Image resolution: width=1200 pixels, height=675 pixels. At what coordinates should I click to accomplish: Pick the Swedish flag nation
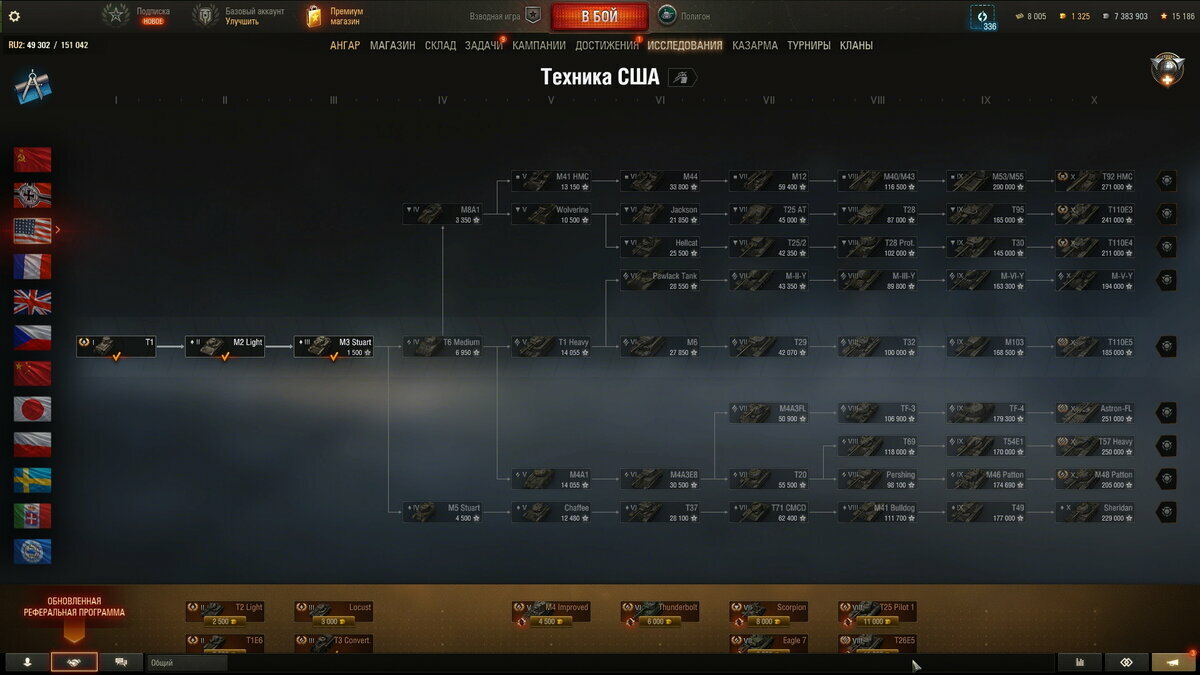point(32,480)
